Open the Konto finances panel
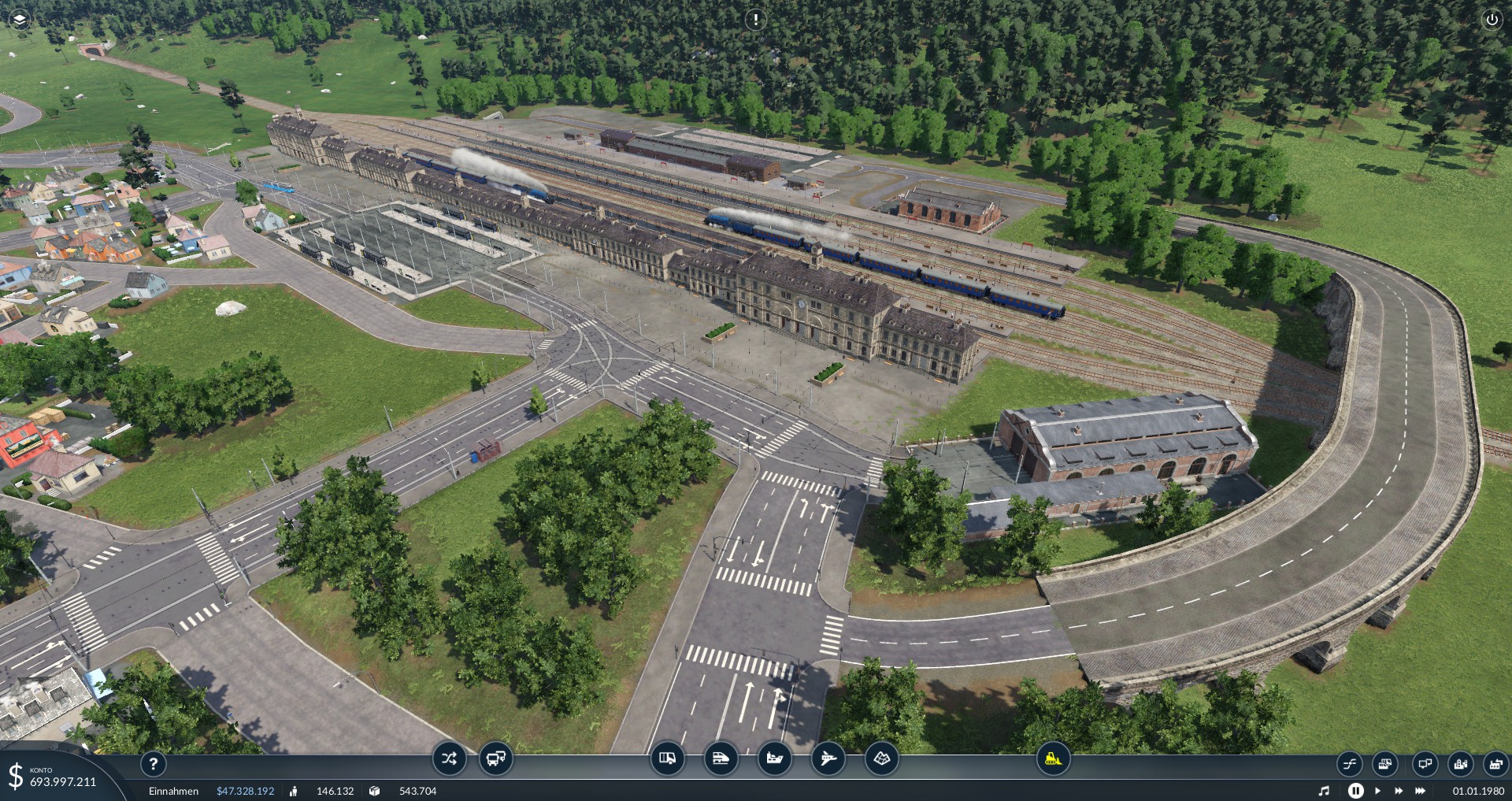1512x801 pixels. pos(54,777)
